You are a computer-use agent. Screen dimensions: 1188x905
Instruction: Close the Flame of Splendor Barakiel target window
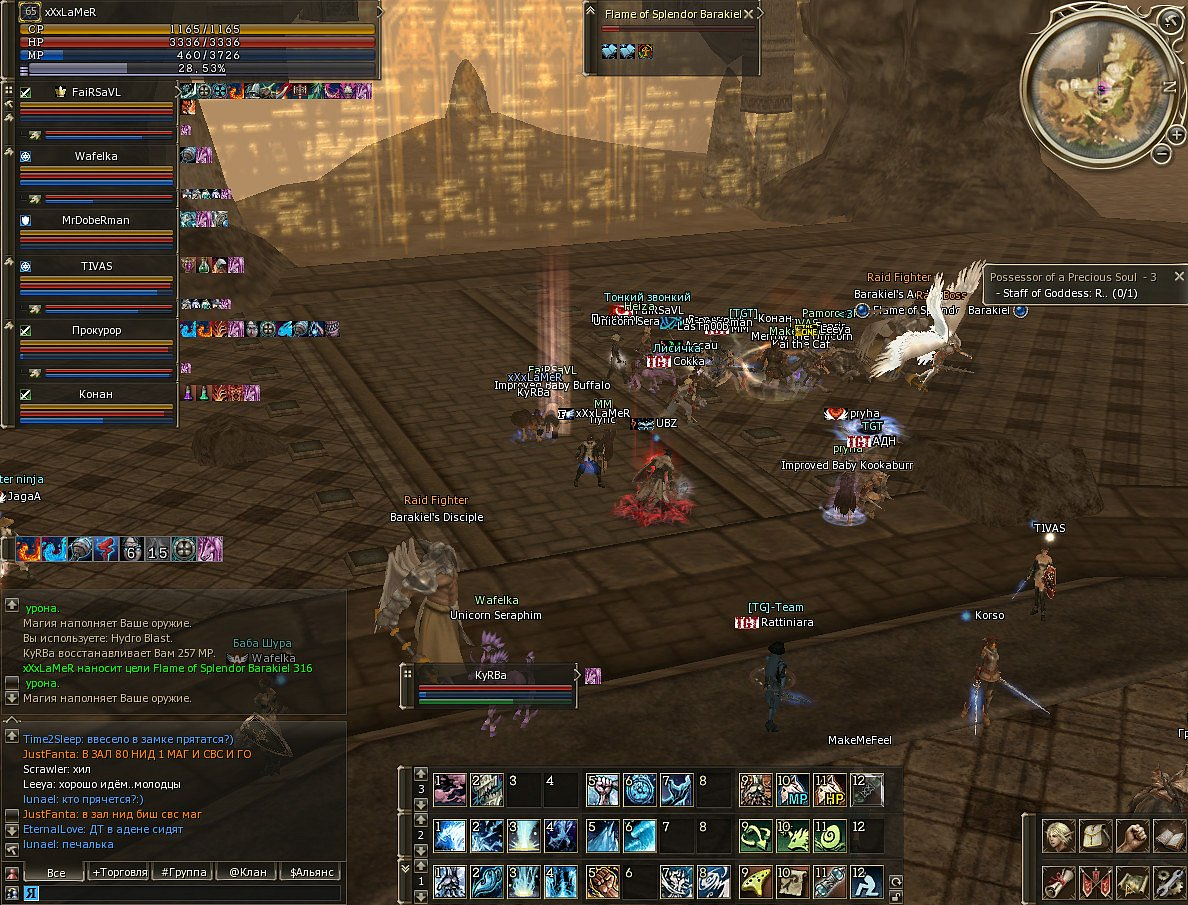[x=747, y=14]
